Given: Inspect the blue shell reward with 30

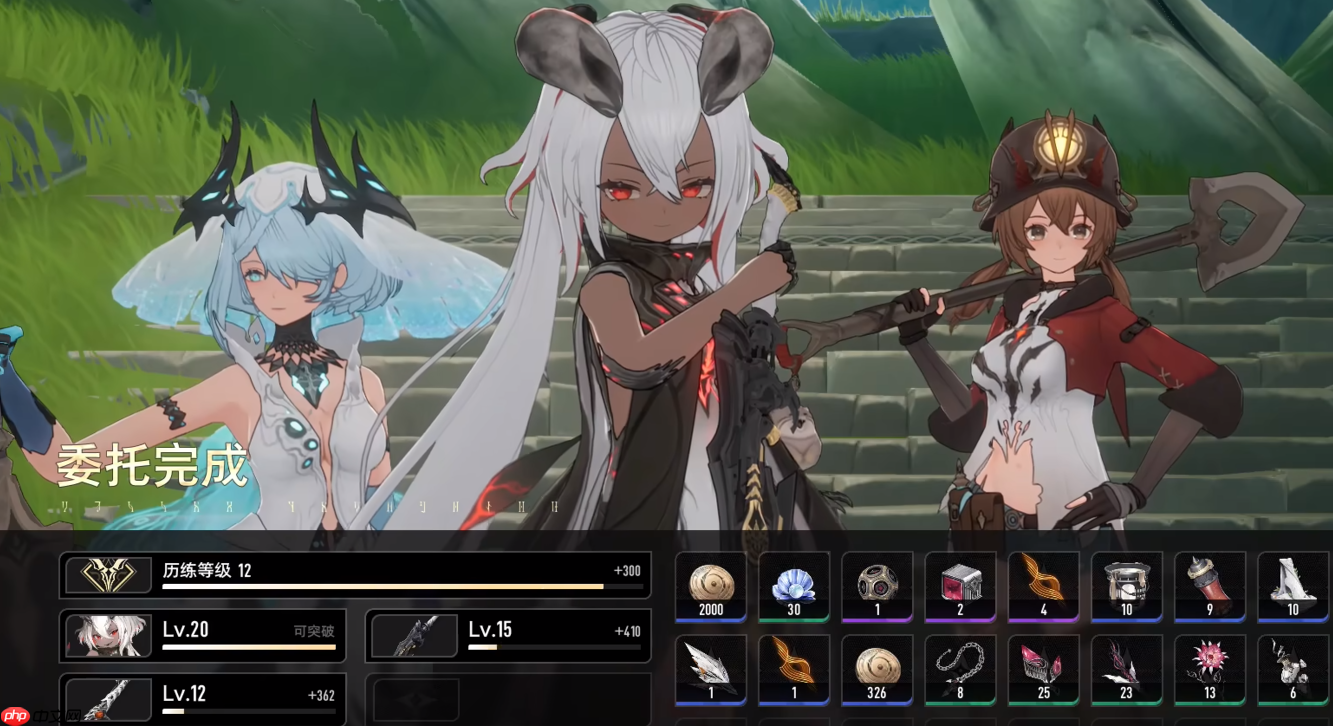Looking at the screenshot, I should click(x=794, y=586).
